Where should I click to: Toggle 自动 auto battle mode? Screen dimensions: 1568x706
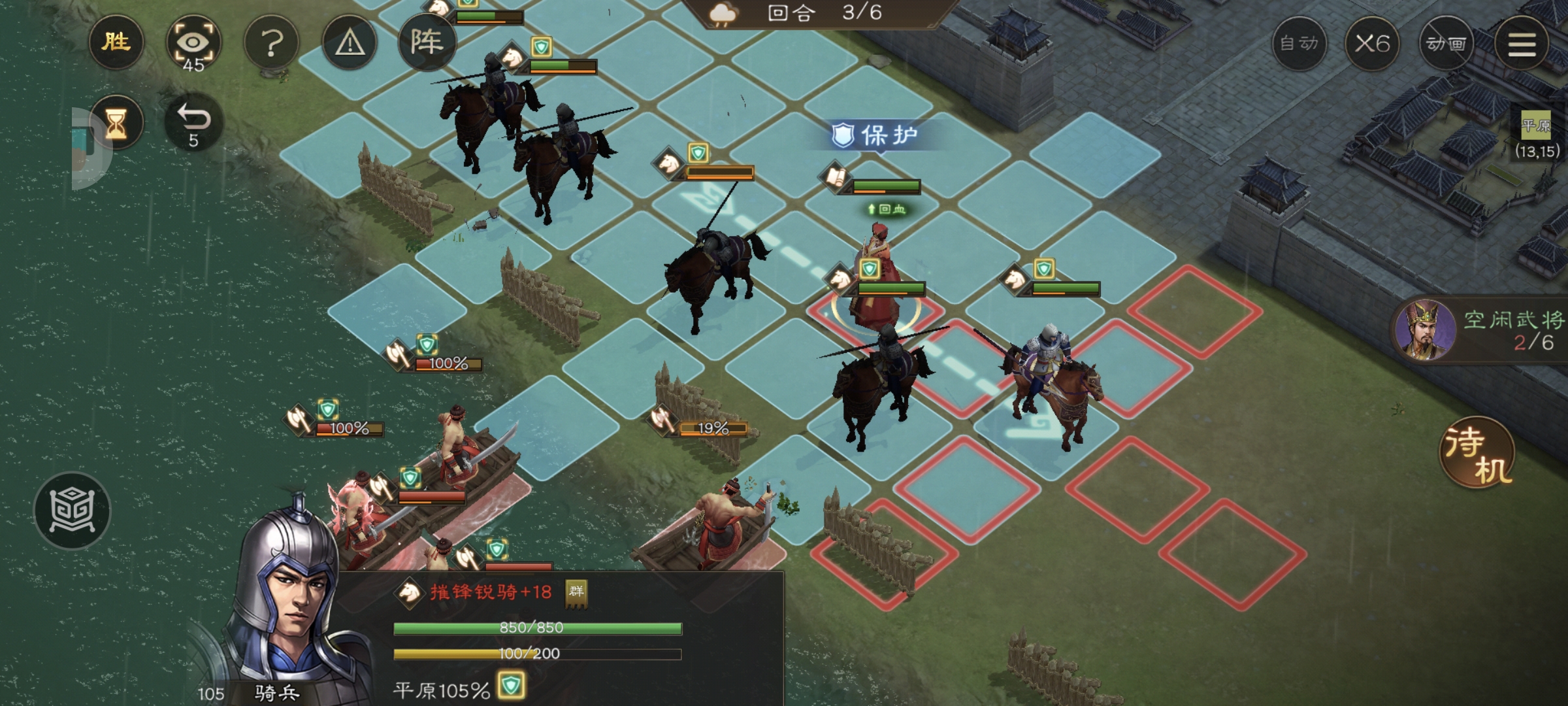(1299, 44)
